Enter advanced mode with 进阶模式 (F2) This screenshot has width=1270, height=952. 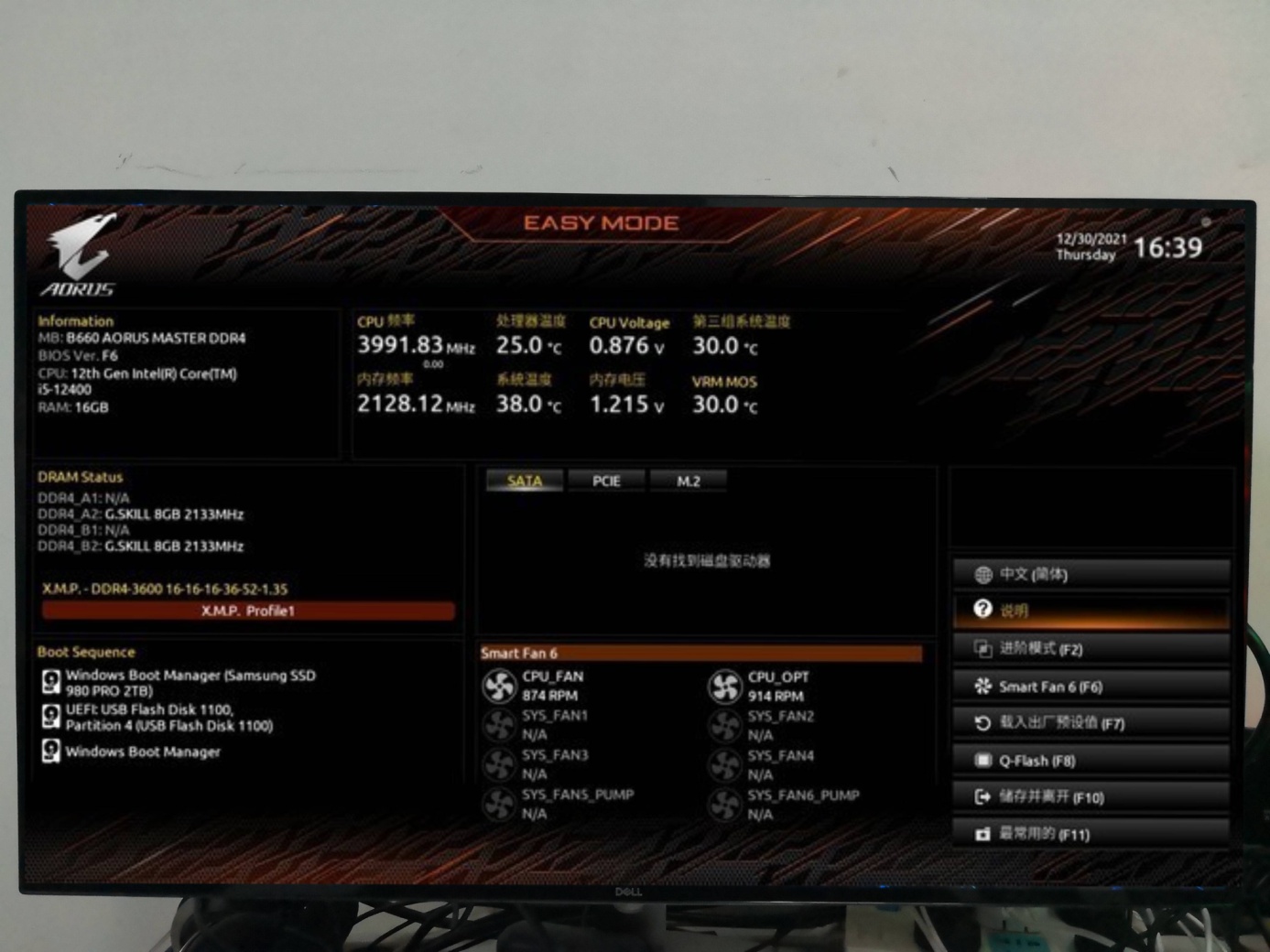coord(1090,649)
